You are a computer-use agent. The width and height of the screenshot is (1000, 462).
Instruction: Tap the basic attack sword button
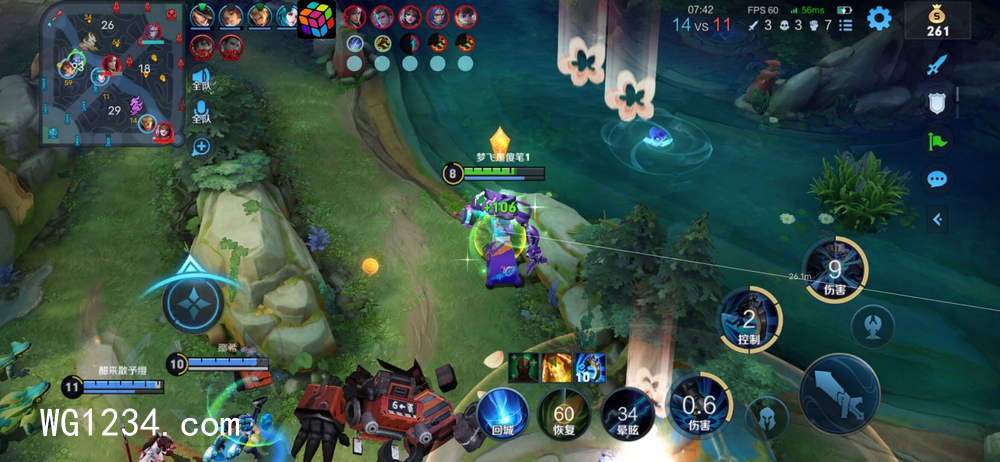tap(839, 393)
